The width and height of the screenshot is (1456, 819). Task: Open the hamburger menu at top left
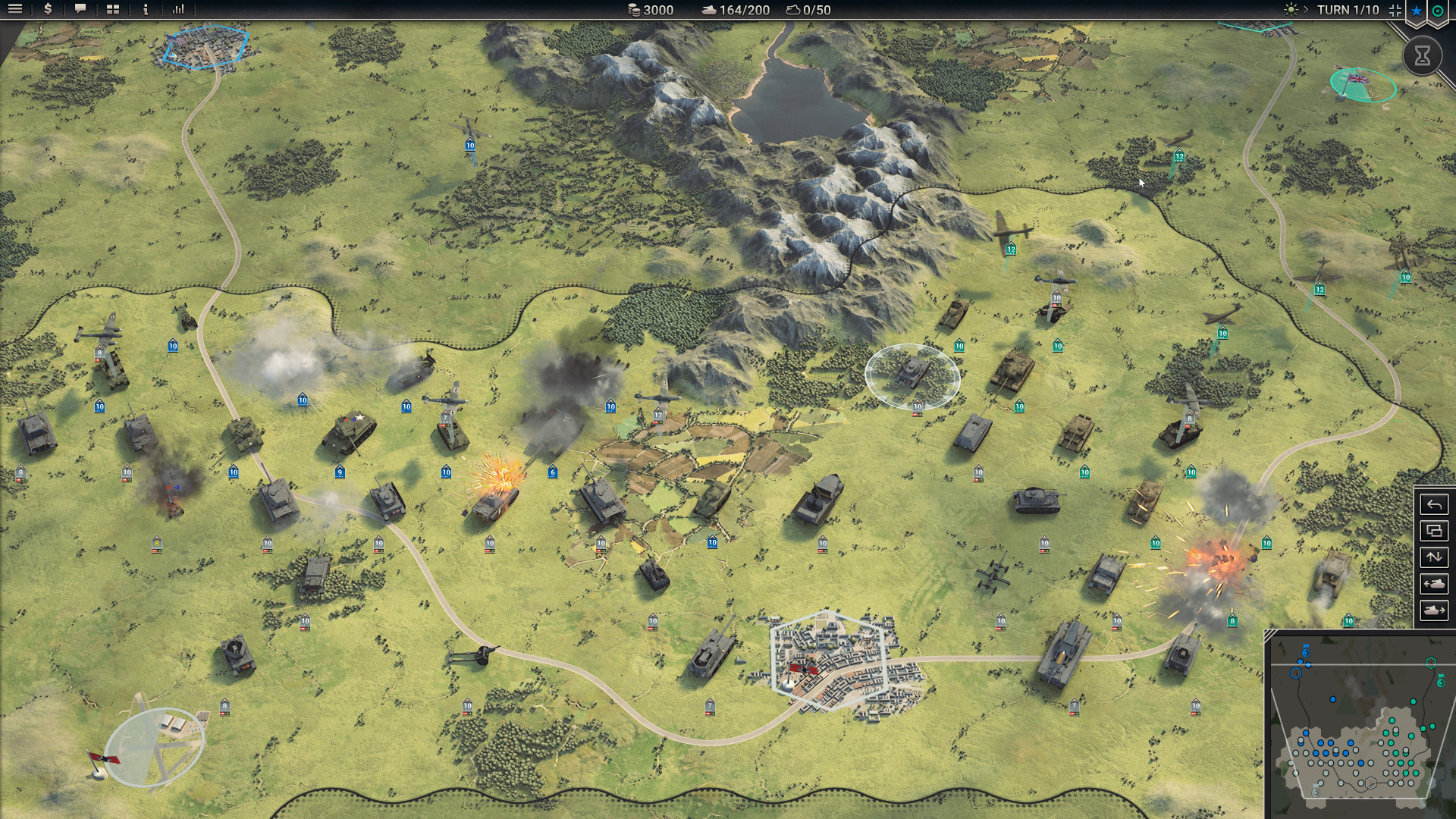(15, 10)
